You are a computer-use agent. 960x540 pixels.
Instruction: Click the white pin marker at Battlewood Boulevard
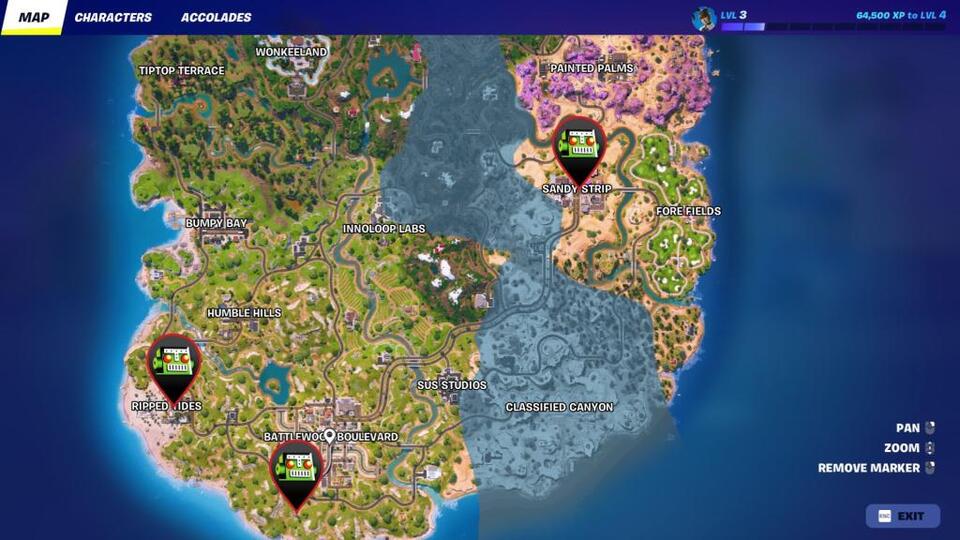click(329, 435)
